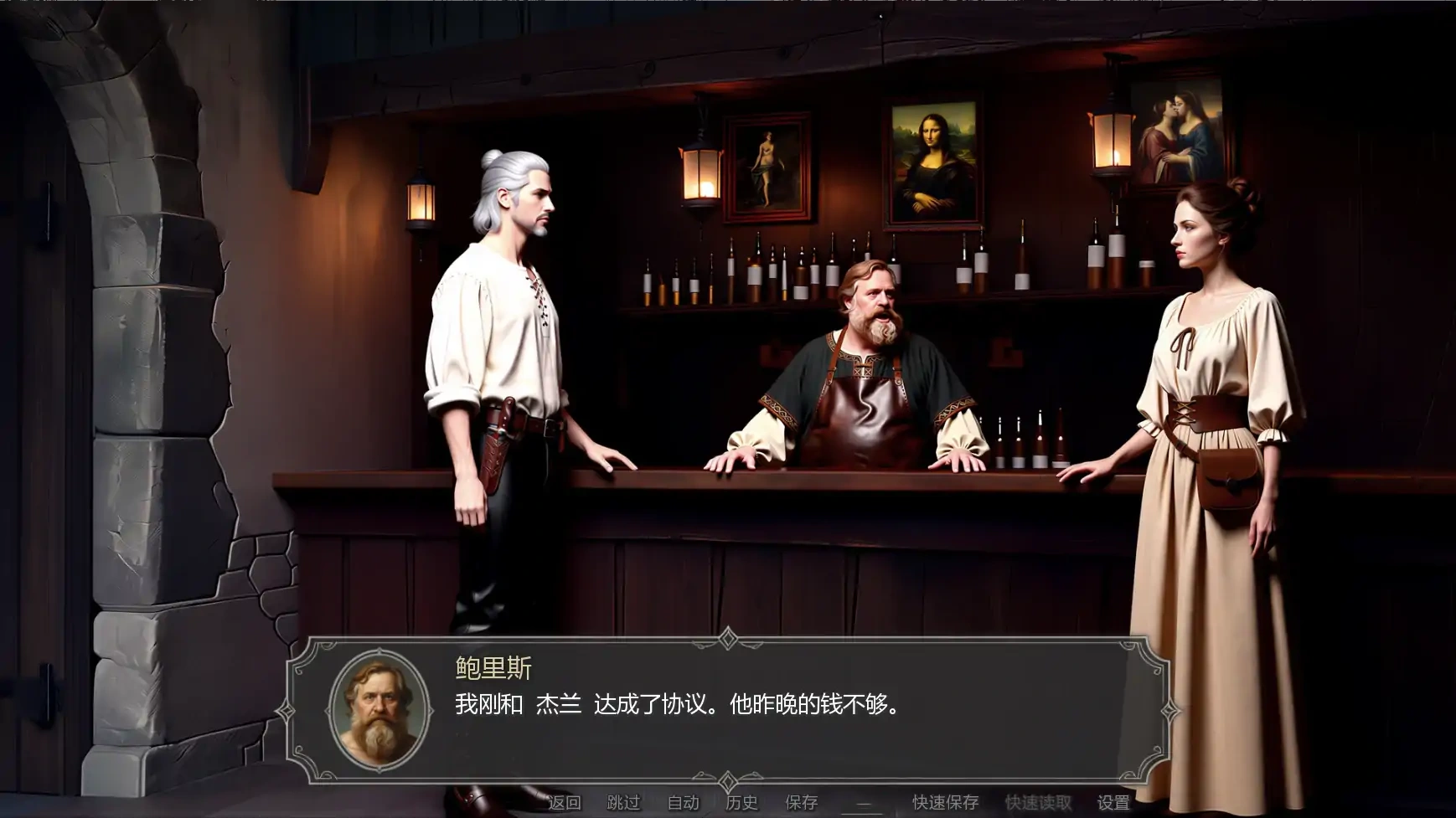The height and width of the screenshot is (818, 1456).
Task: Open the 历史 dialogue history screen
Action: [739, 801]
